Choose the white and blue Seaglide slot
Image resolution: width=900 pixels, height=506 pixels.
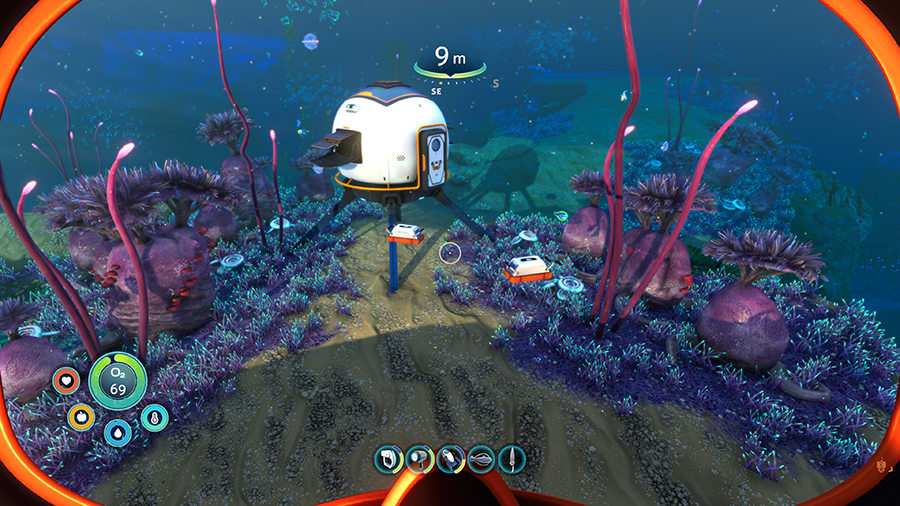click(x=451, y=459)
